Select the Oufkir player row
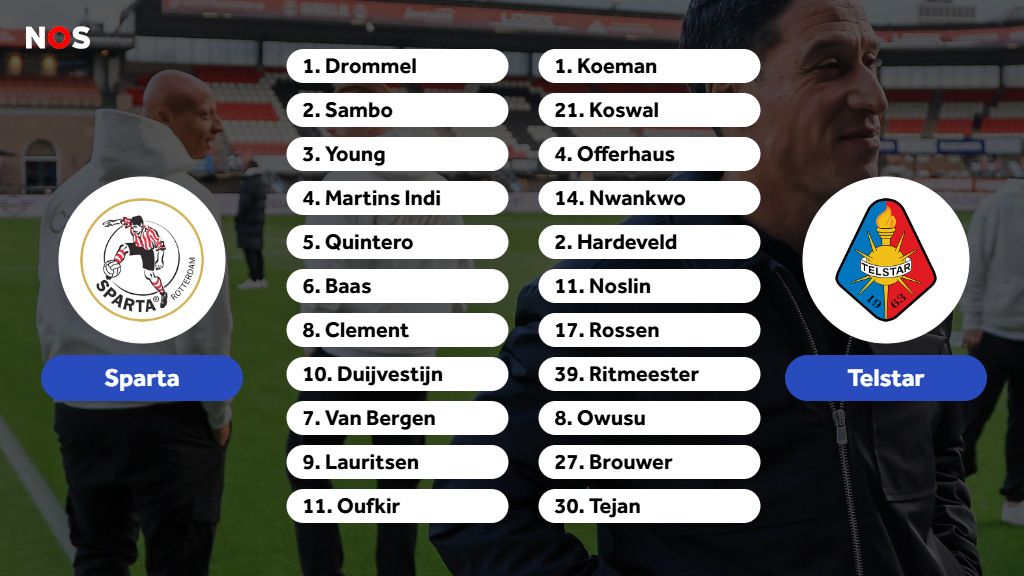 pos(397,506)
